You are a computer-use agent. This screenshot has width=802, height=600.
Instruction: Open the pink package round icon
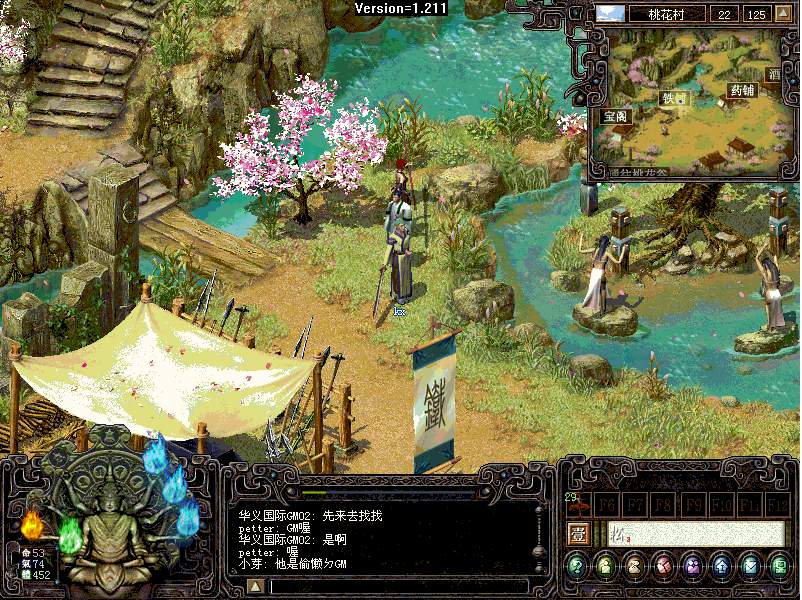pyautogui.click(x=663, y=567)
